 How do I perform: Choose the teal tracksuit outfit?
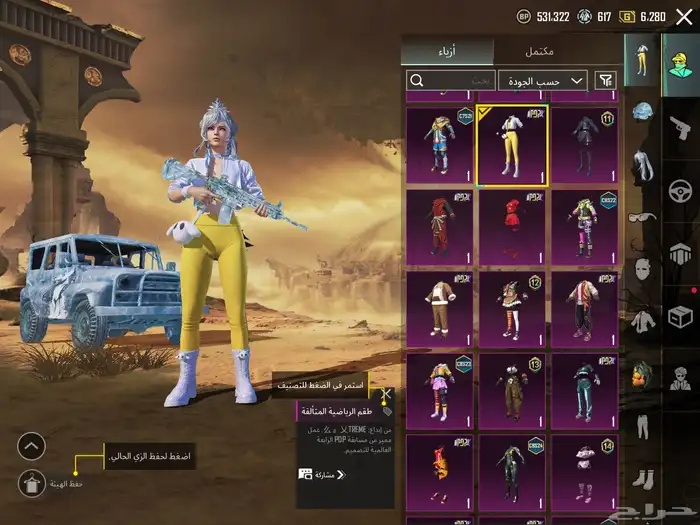click(585, 388)
